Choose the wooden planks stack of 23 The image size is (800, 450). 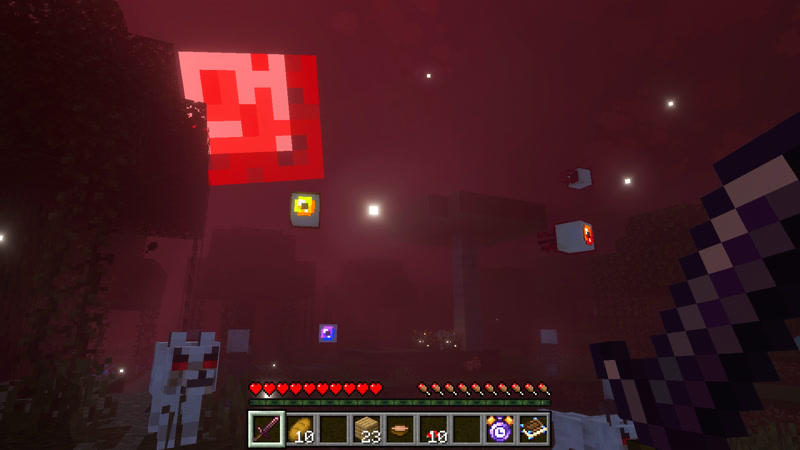point(366,429)
